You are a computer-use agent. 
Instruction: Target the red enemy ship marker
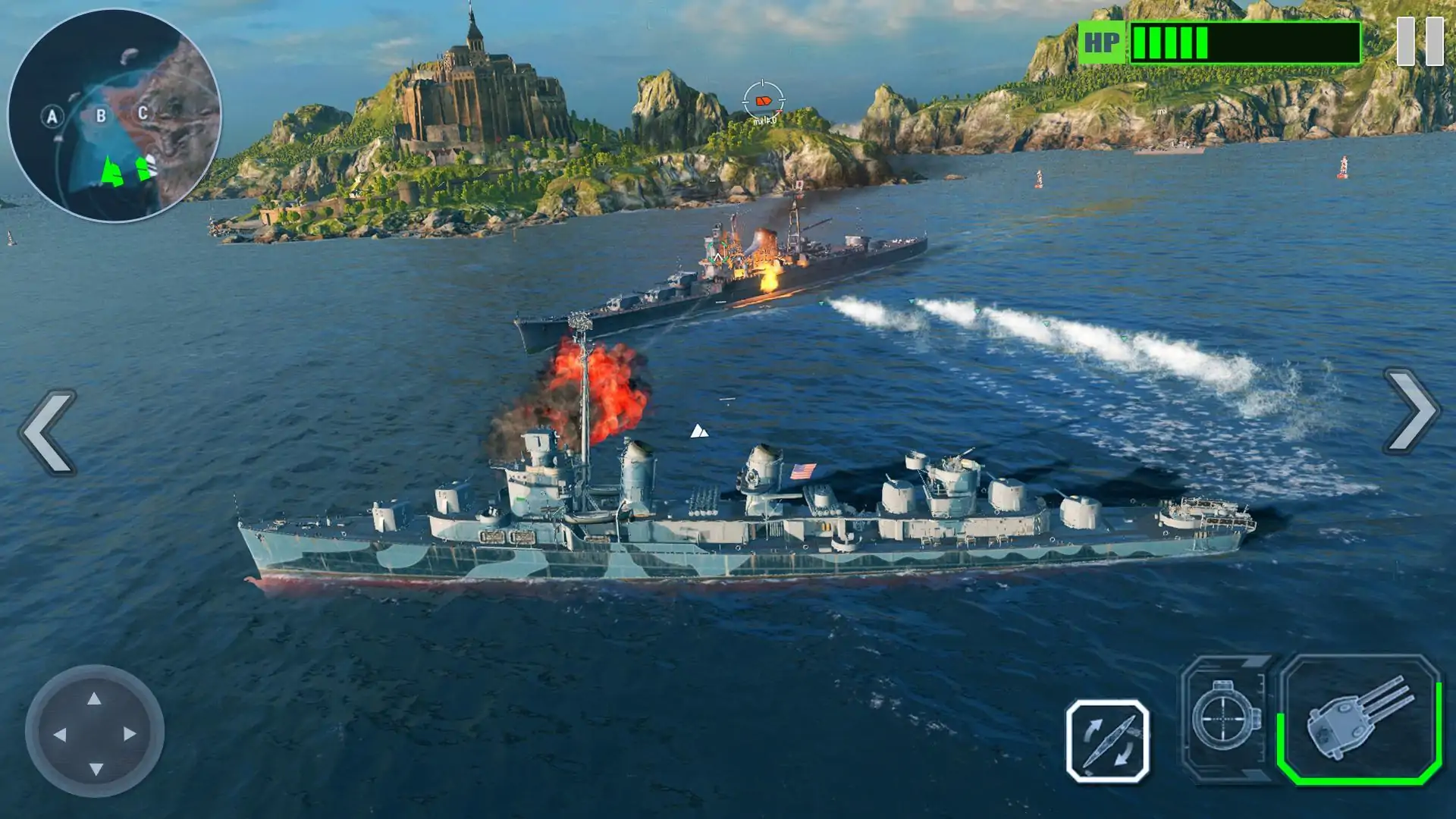(x=764, y=100)
